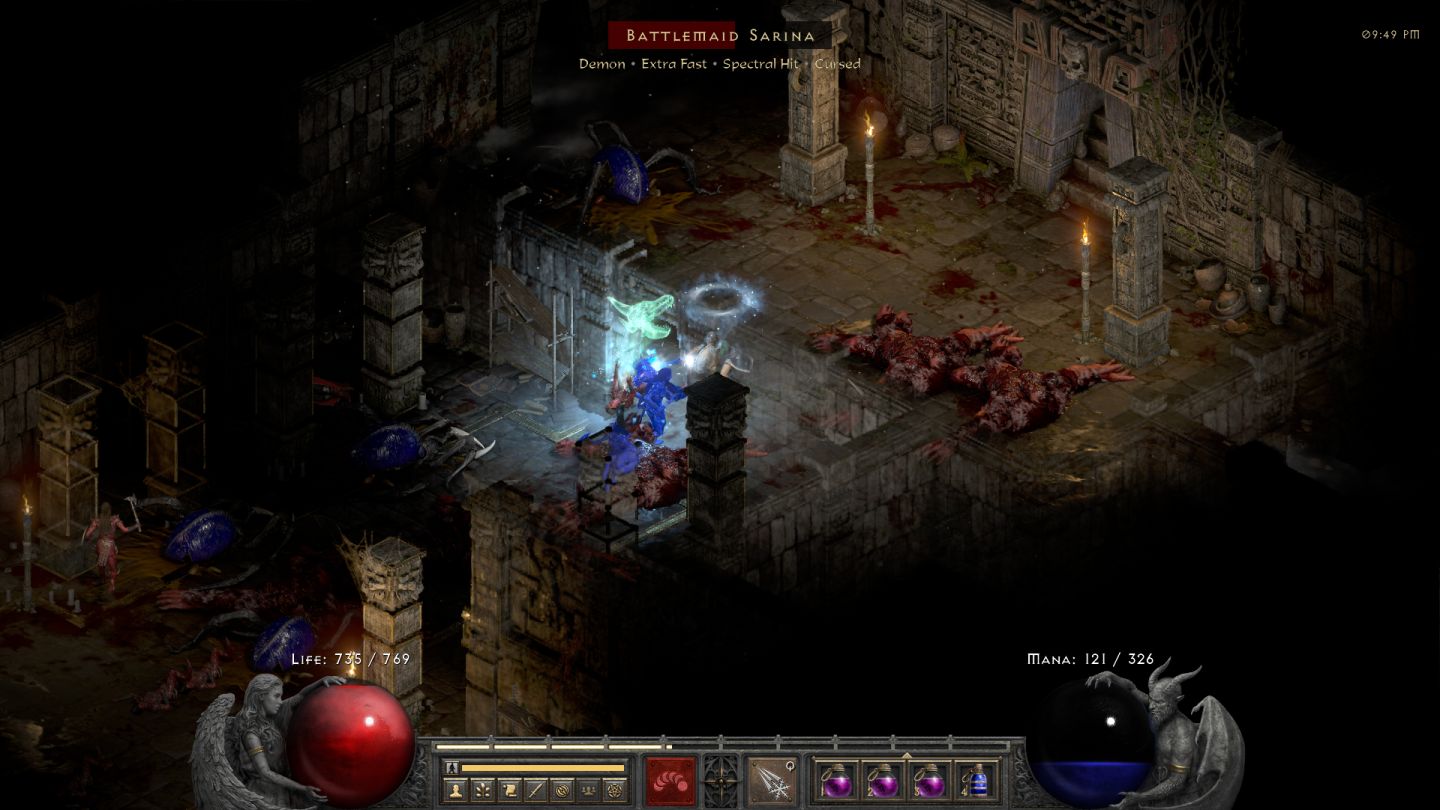
Task: Click the round shield icon in the mini panel
Action: [x=562, y=789]
